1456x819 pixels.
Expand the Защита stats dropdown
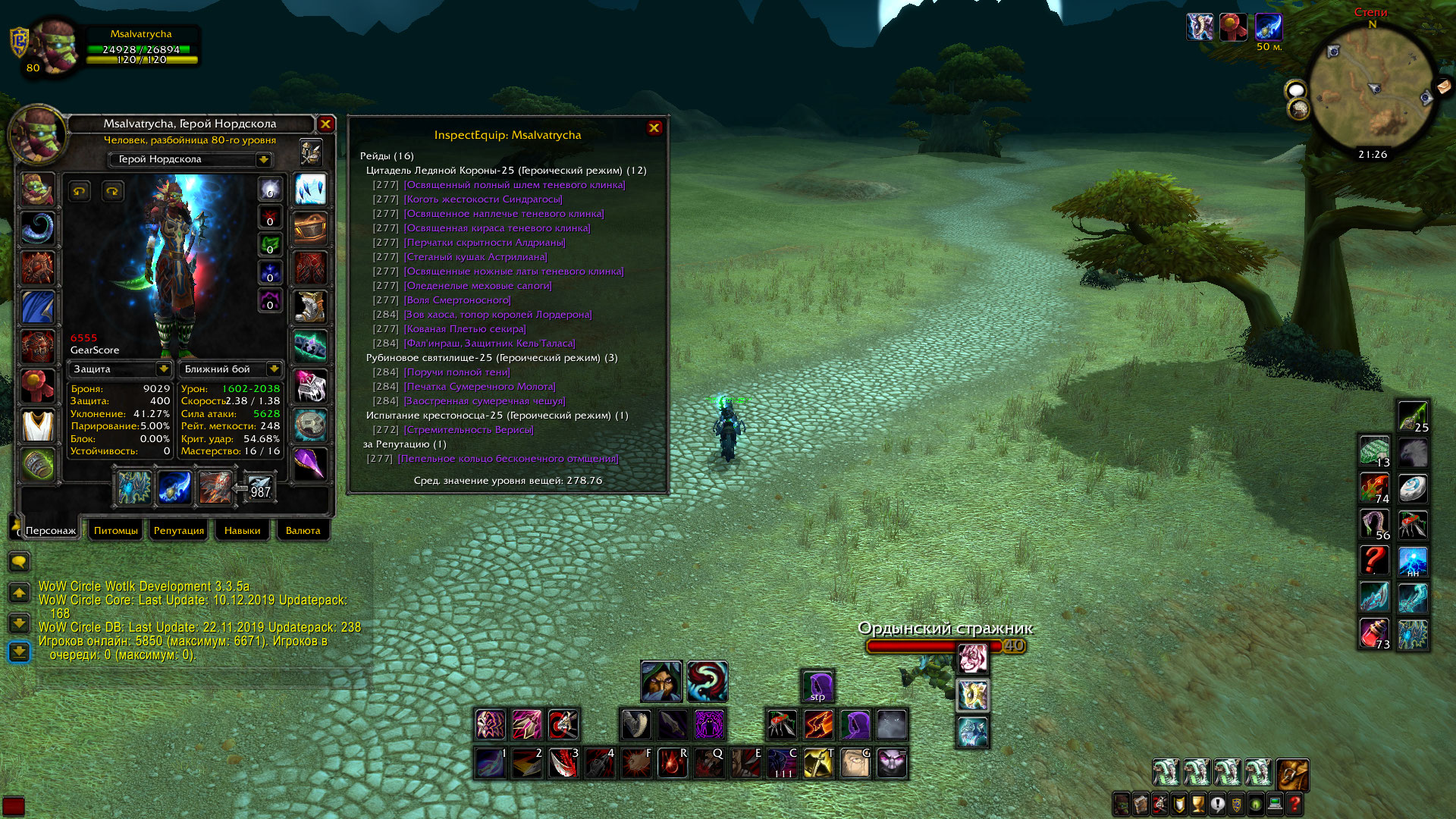tap(163, 369)
